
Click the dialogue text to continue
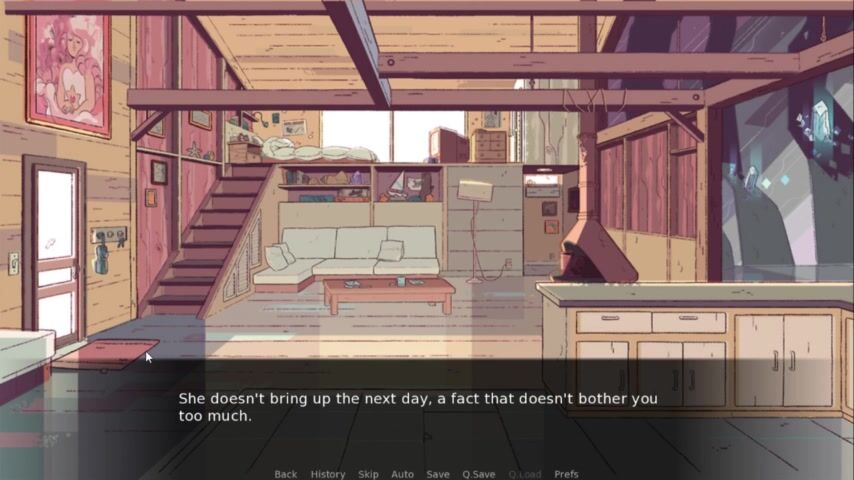click(417, 406)
